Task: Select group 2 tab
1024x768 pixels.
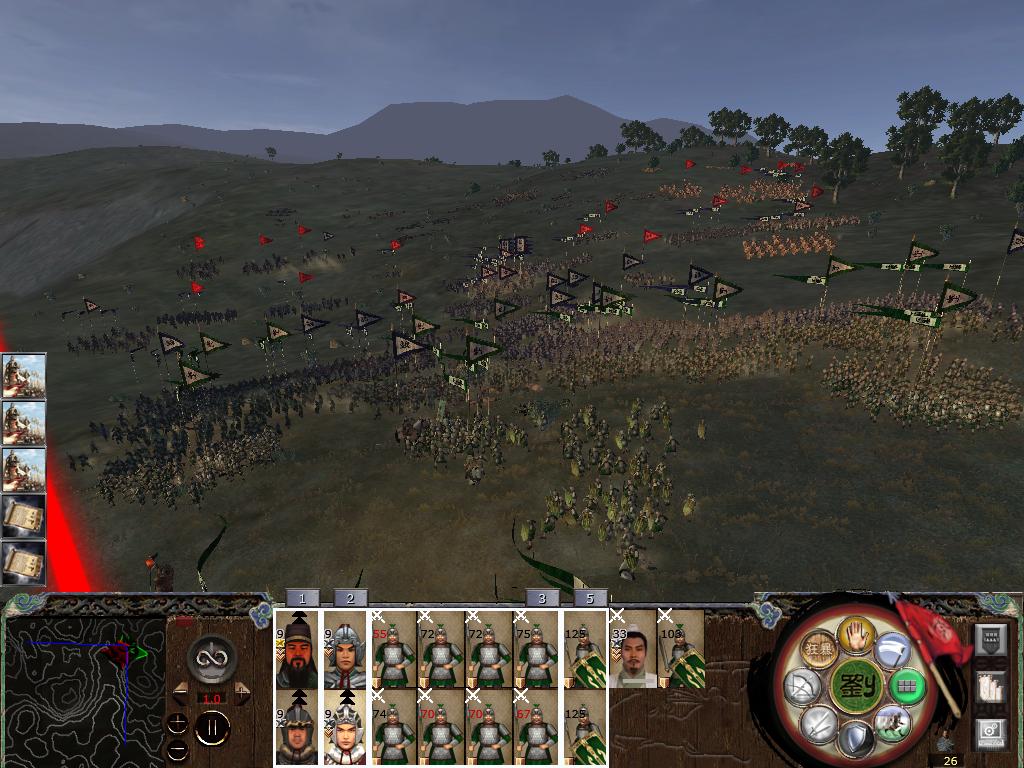Action: [350, 598]
